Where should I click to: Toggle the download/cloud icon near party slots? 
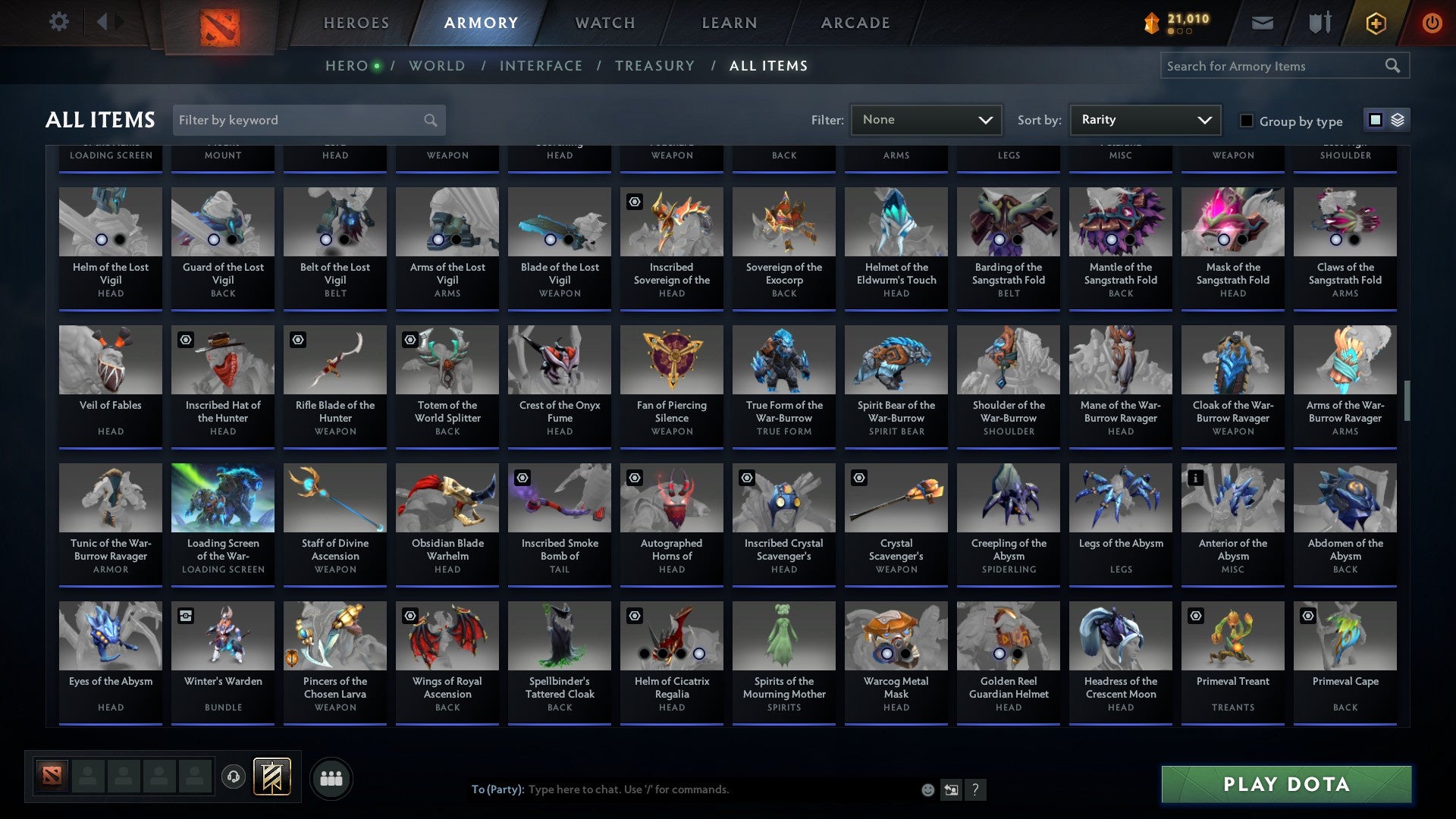pyautogui.click(x=233, y=777)
